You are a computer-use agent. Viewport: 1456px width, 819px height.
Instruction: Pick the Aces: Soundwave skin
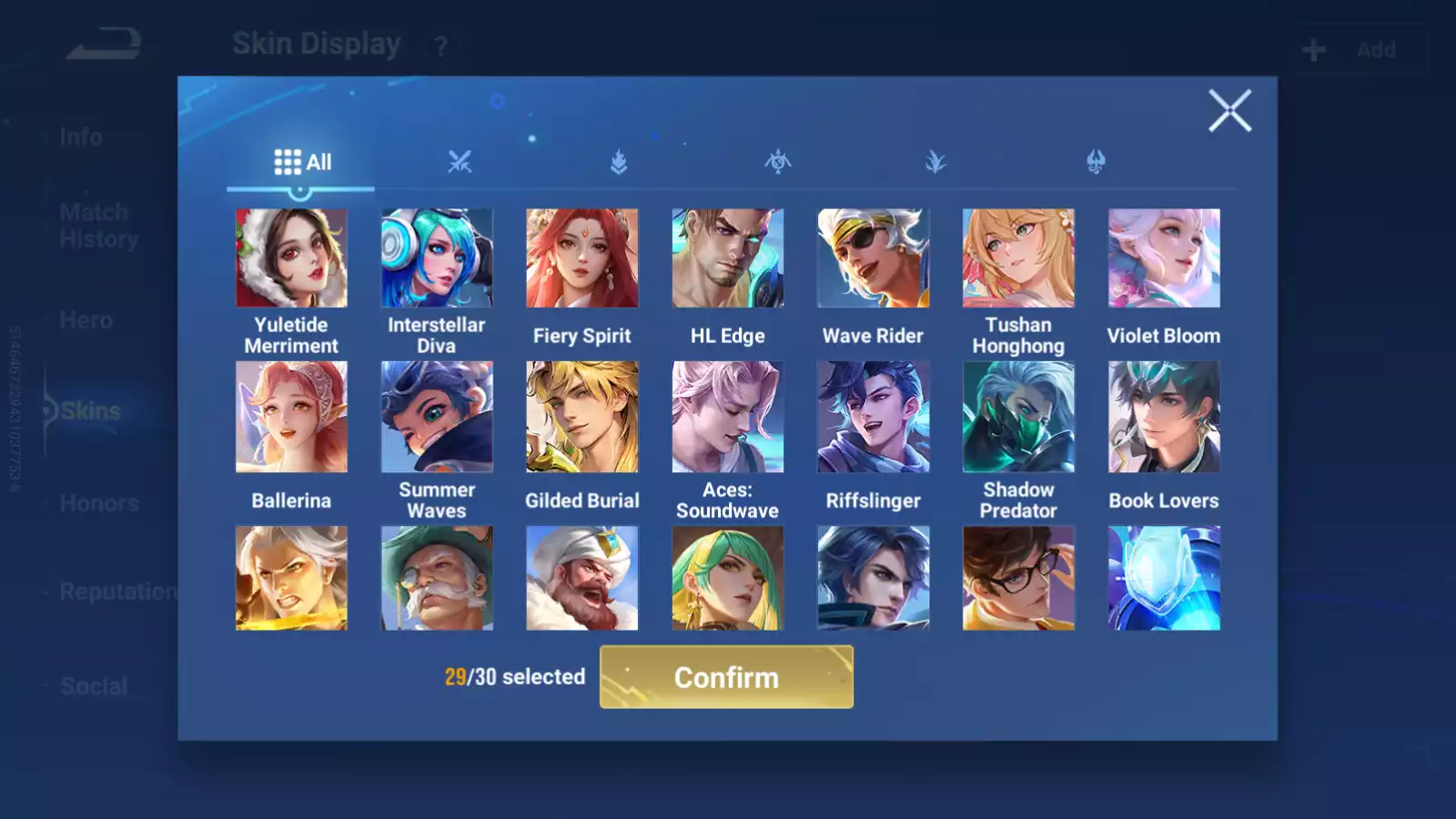tap(727, 417)
